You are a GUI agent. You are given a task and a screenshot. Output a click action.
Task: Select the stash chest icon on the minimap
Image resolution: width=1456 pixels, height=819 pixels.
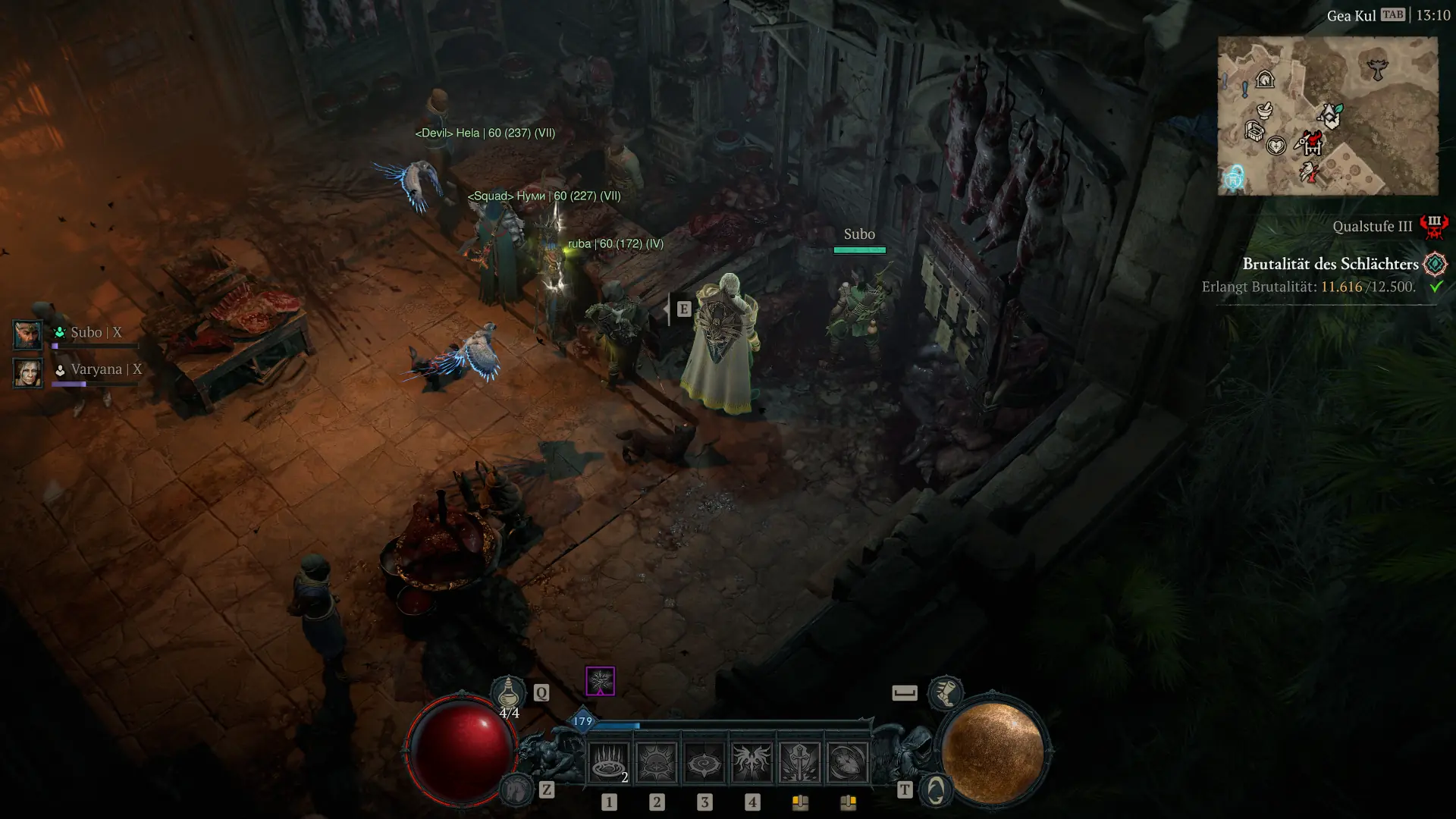pyautogui.click(x=1254, y=131)
